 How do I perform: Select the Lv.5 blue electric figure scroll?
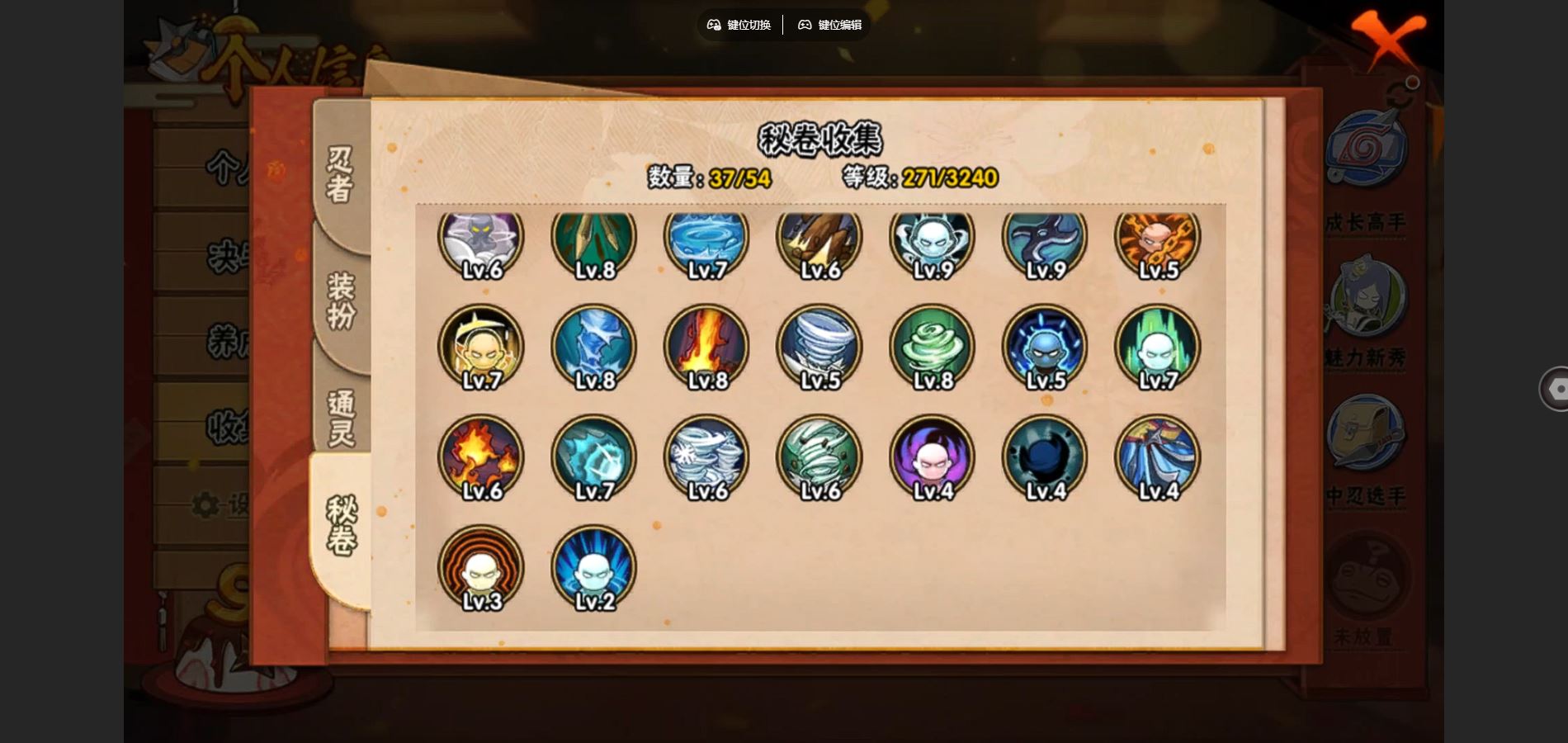click(x=1045, y=347)
